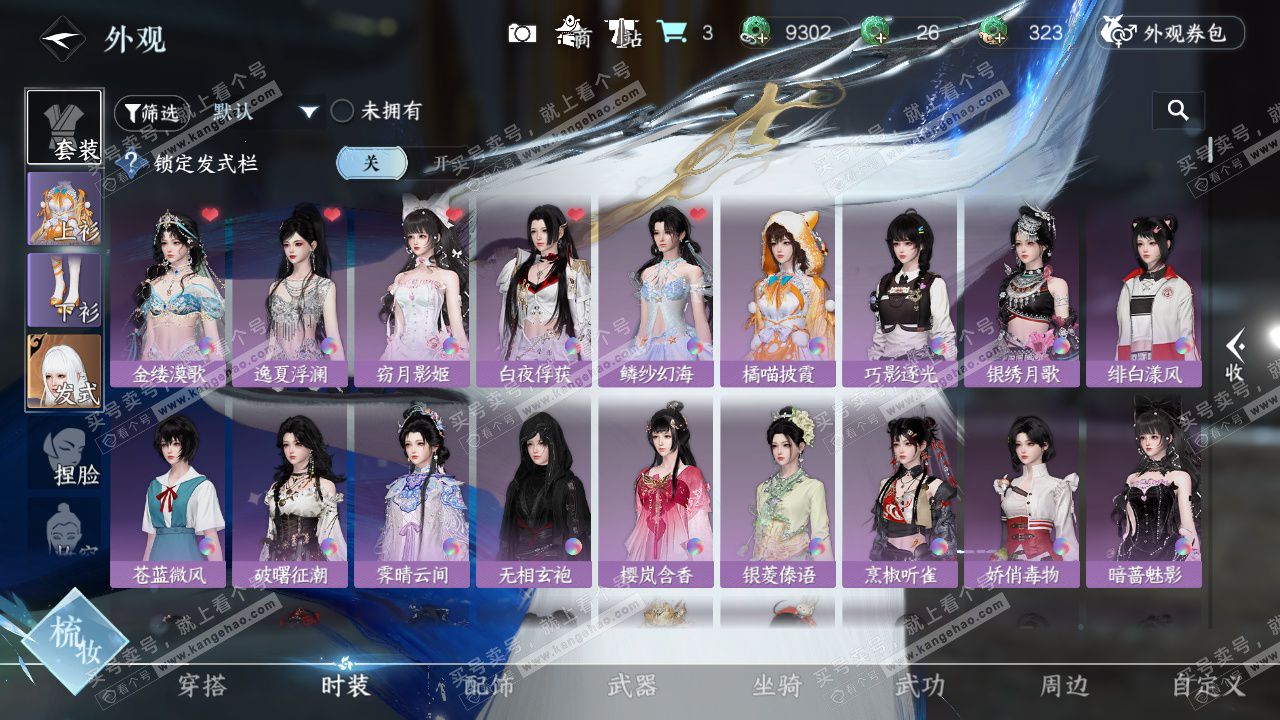Screen dimensions: 1280x720
Task: Select the 上衫 category tab
Action: pyautogui.click(x=64, y=208)
